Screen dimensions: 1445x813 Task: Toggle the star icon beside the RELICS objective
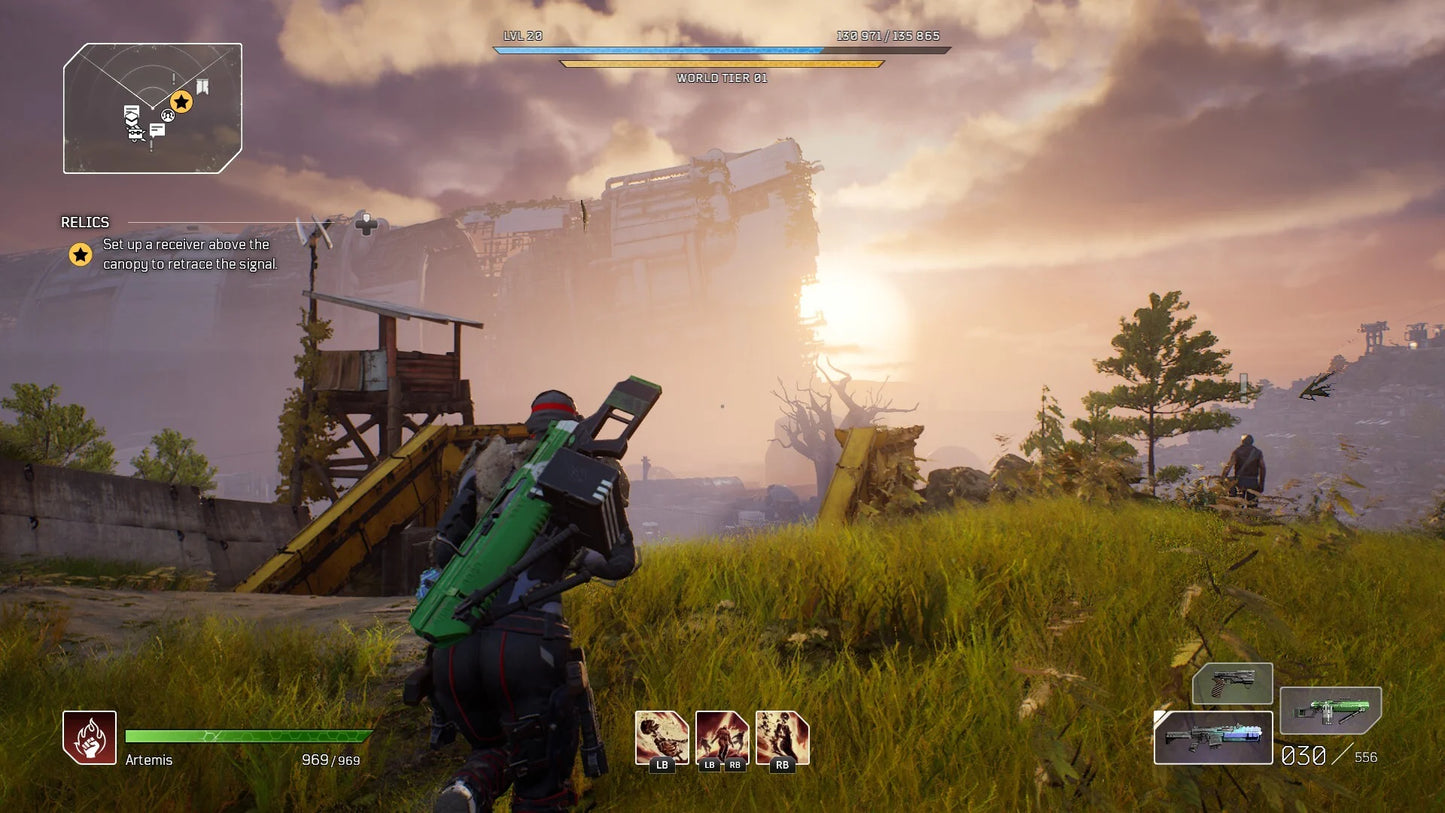pos(79,253)
